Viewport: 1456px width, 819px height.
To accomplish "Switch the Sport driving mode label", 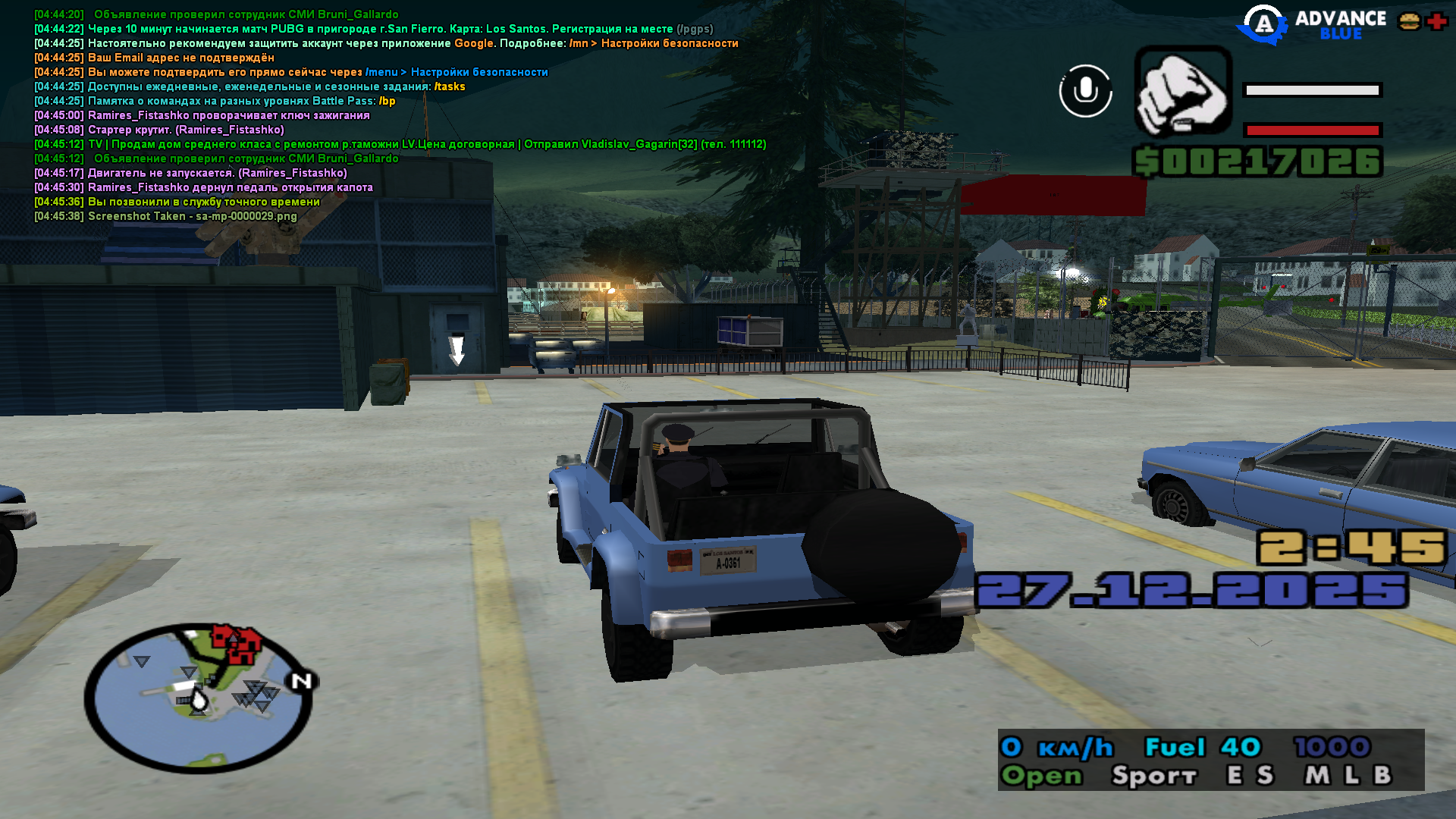I will (x=1153, y=776).
